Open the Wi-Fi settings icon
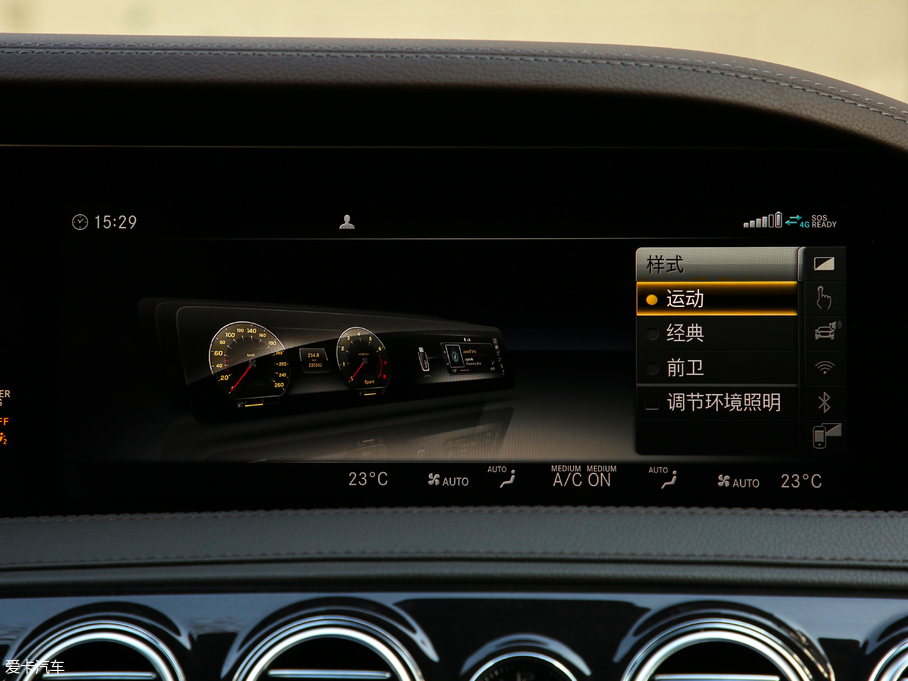 pyautogui.click(x=825, y=367)
